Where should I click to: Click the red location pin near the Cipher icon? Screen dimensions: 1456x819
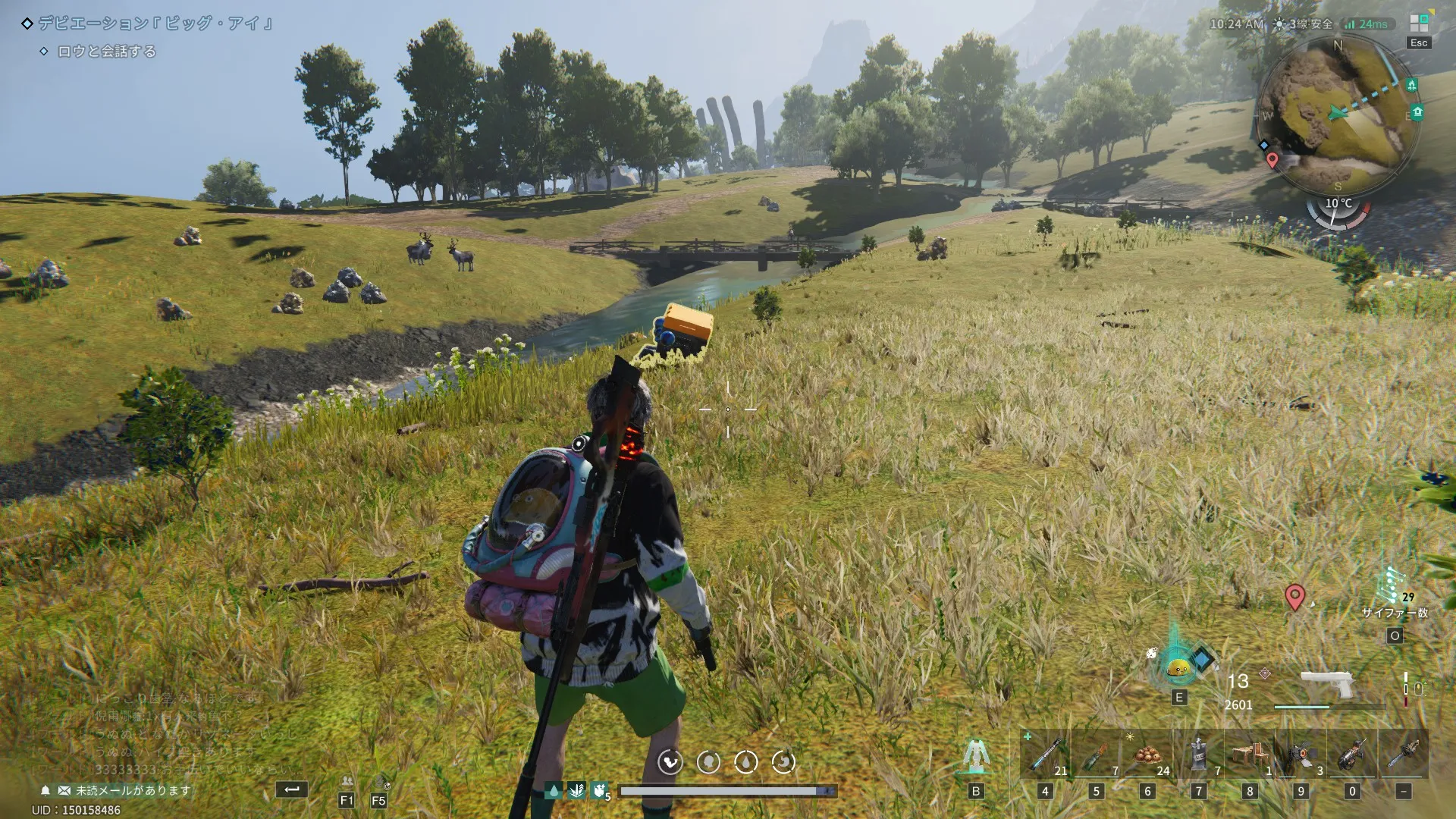[1294, 597]
